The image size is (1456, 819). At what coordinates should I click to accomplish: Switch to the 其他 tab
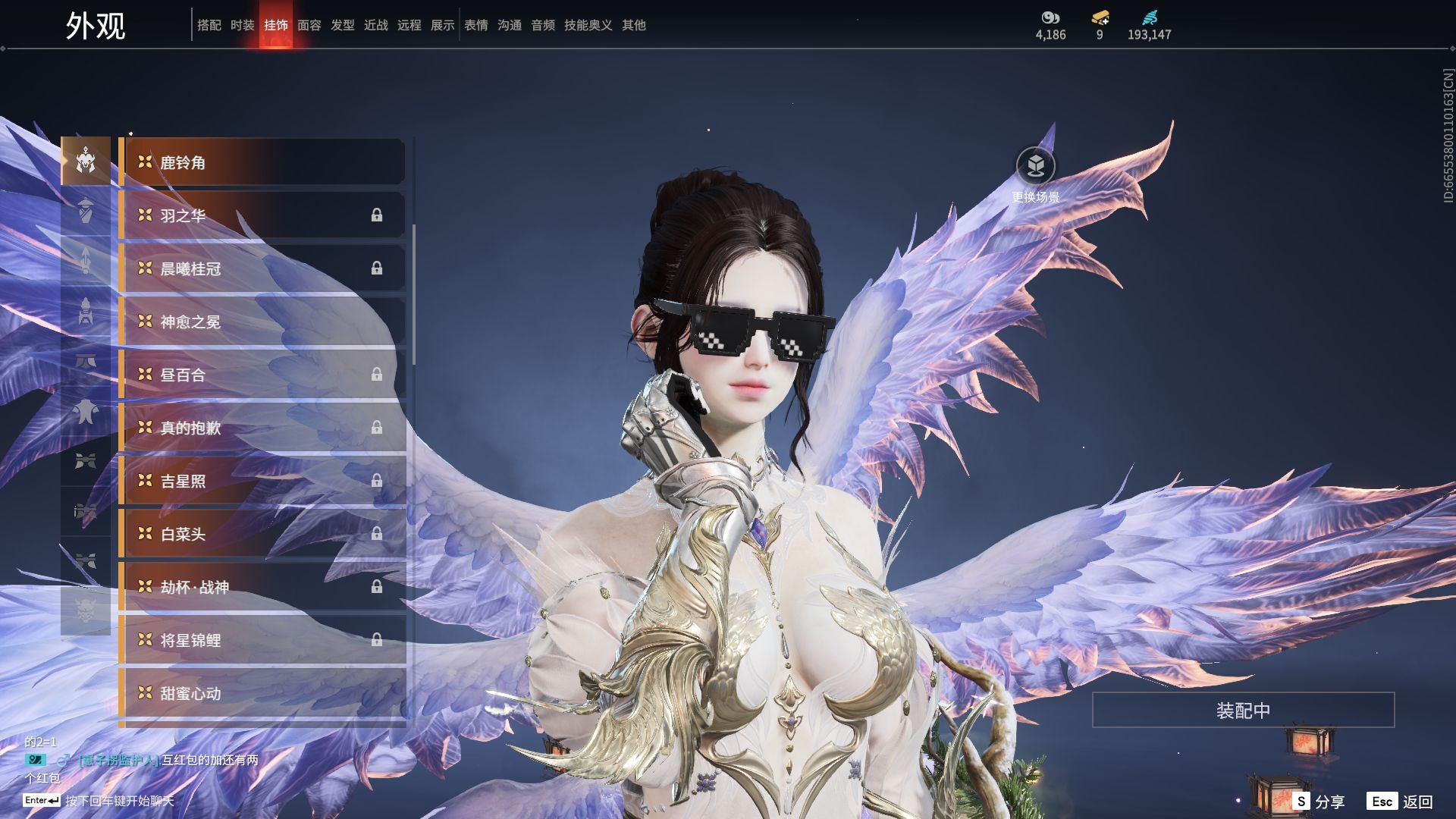pos(634,25)
